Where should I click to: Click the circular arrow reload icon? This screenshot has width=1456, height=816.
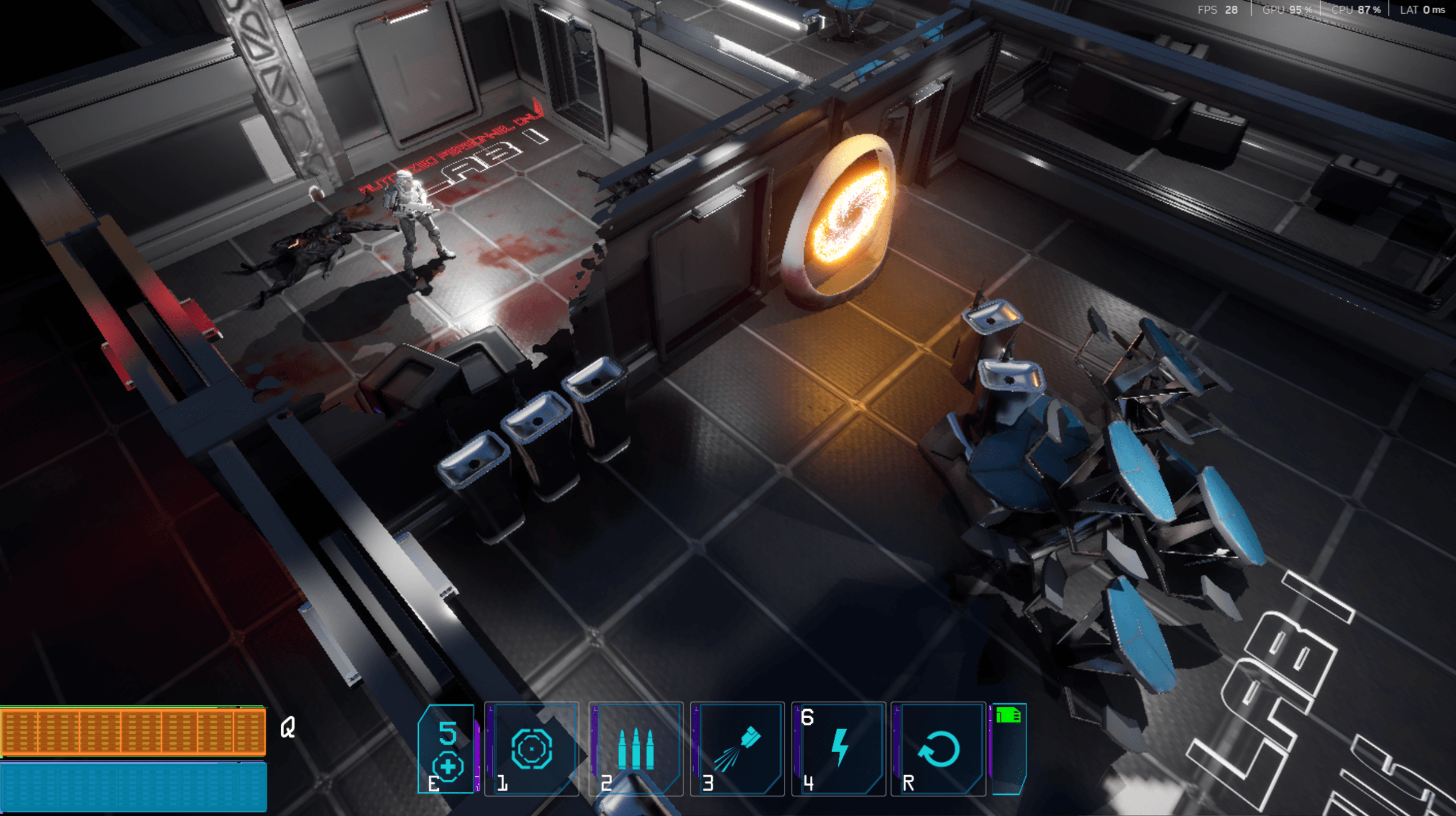(938, 749)
